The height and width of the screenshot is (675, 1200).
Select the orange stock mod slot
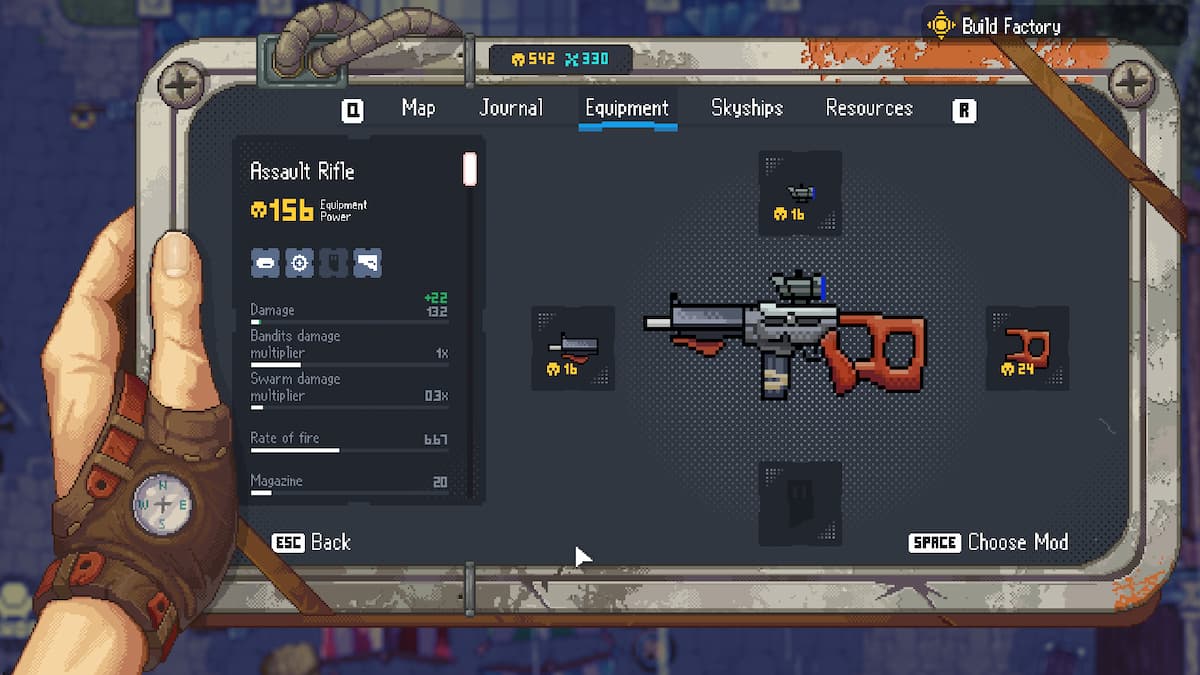click(x=1027, y=348)
